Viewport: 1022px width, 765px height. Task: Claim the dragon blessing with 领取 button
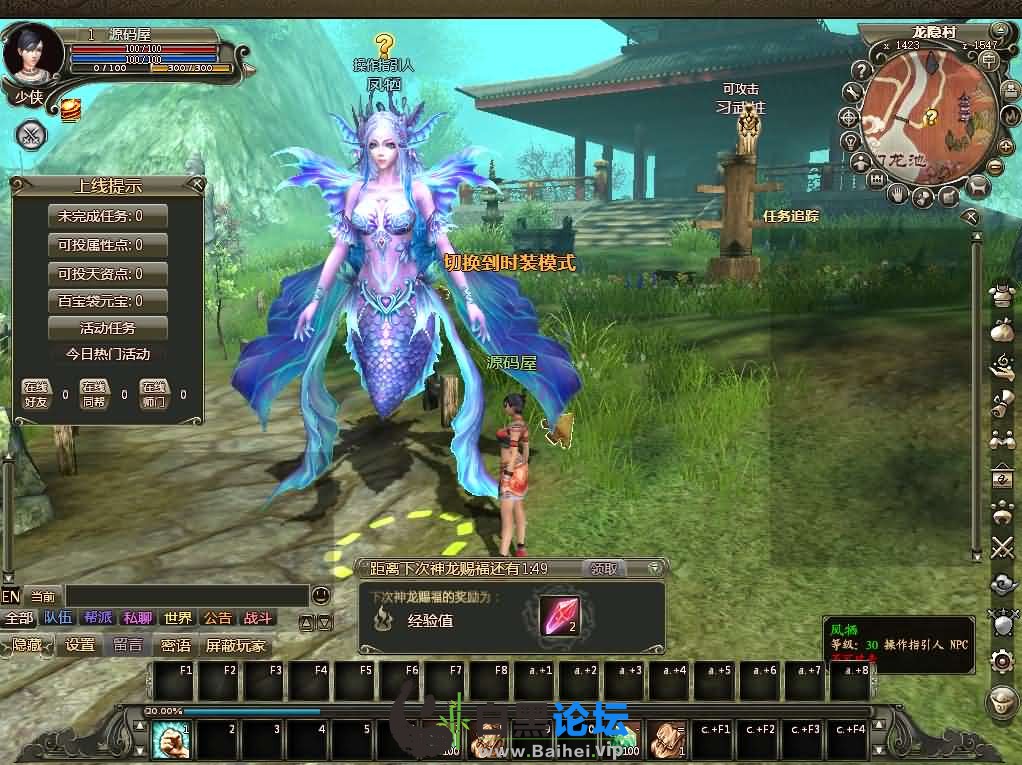coord(604,569)
